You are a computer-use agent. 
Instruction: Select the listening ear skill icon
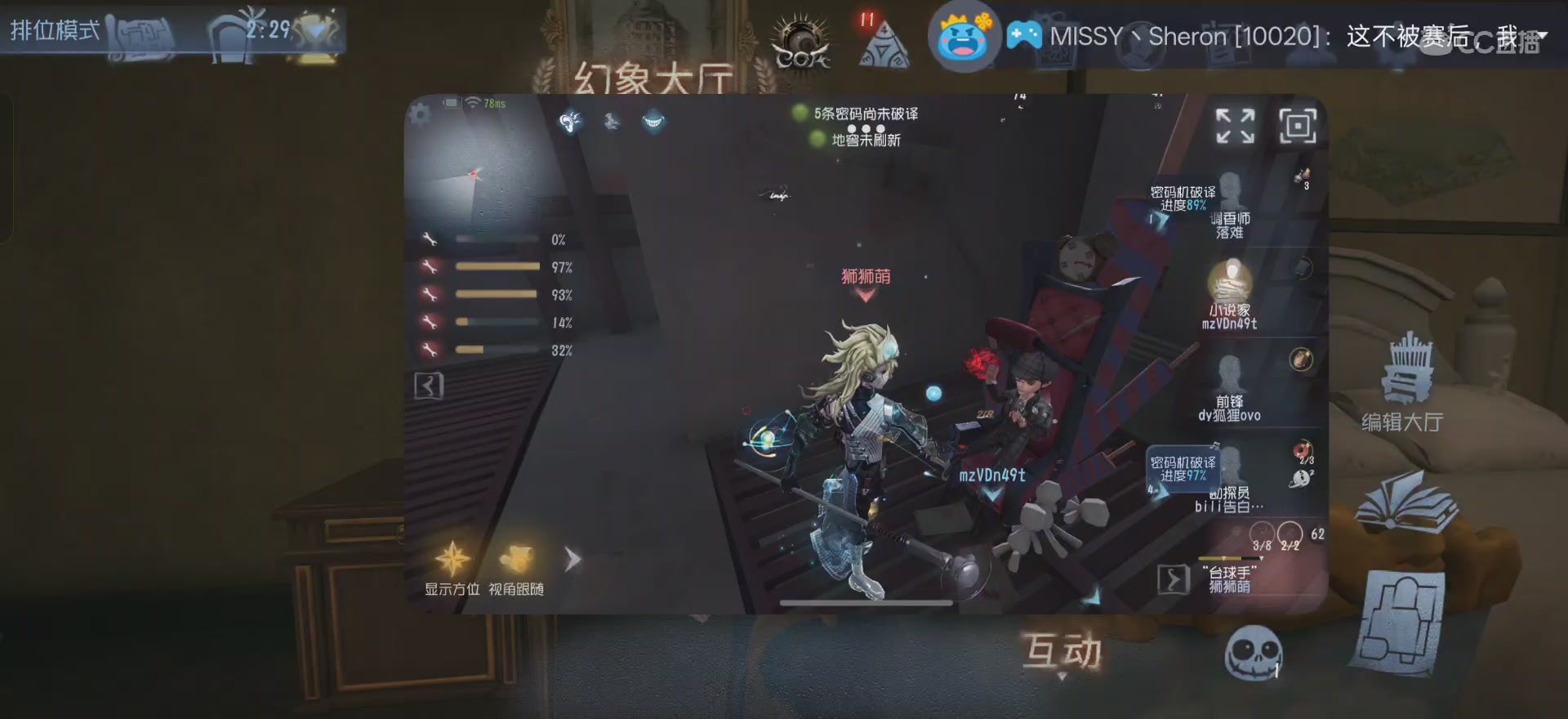pyautogui.click(x=569, y=121)
